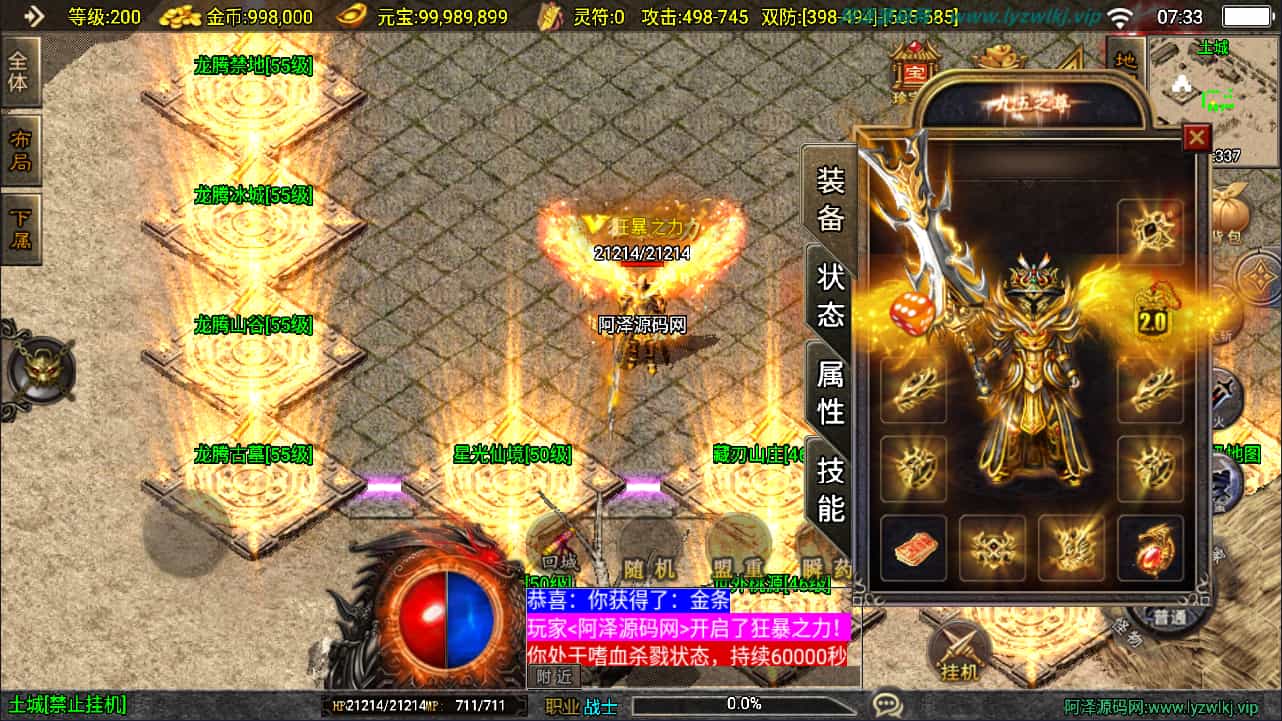Select the red gem dragon slot
This screenshot has width=1282, height=721.
click(1151, 548)
